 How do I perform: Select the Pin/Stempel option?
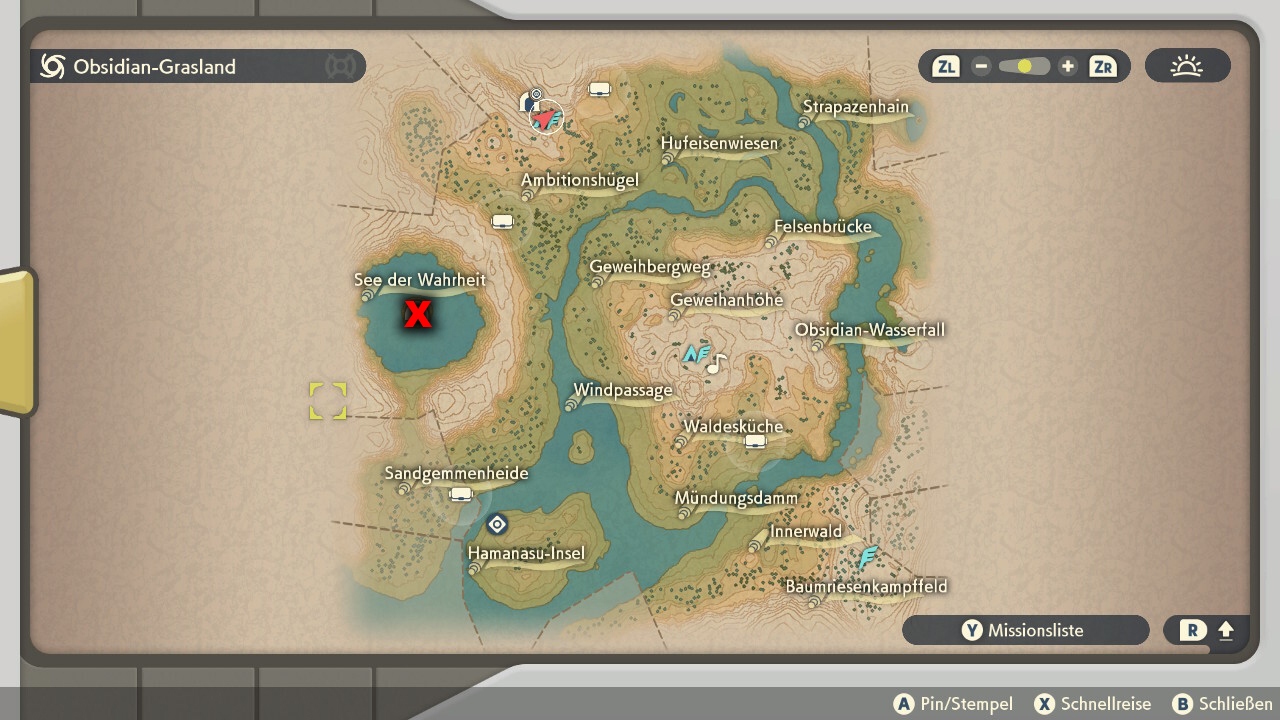953,704
